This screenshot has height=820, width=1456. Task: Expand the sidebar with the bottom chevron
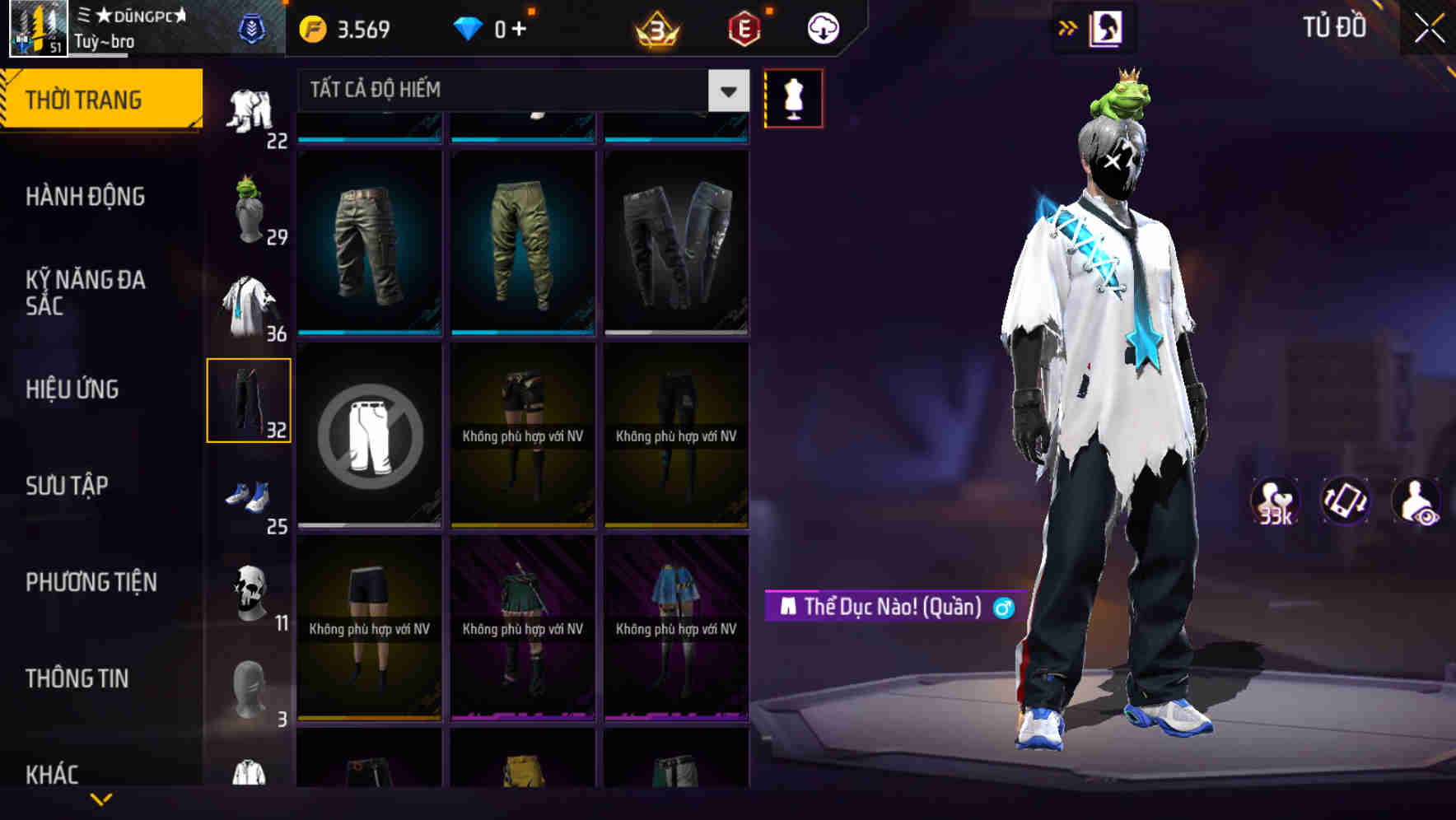[100, 797]
